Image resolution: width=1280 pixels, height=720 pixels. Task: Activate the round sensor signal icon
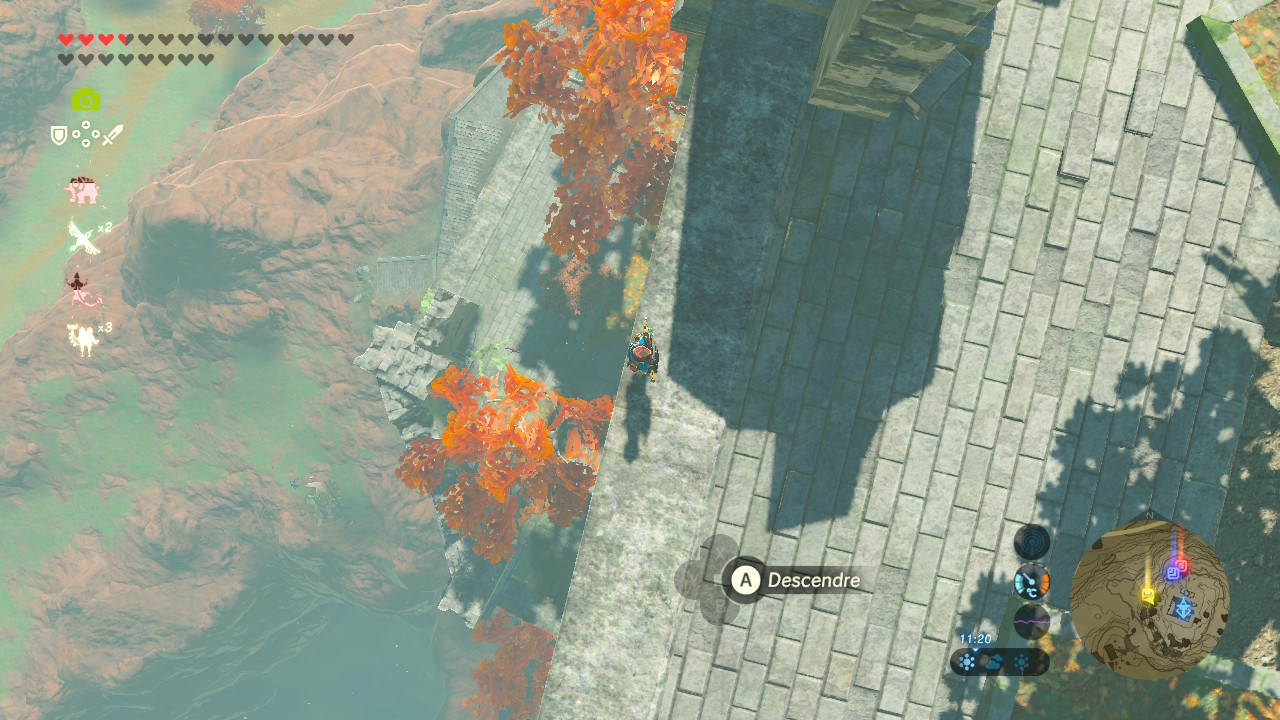(x=1032, y=542)
